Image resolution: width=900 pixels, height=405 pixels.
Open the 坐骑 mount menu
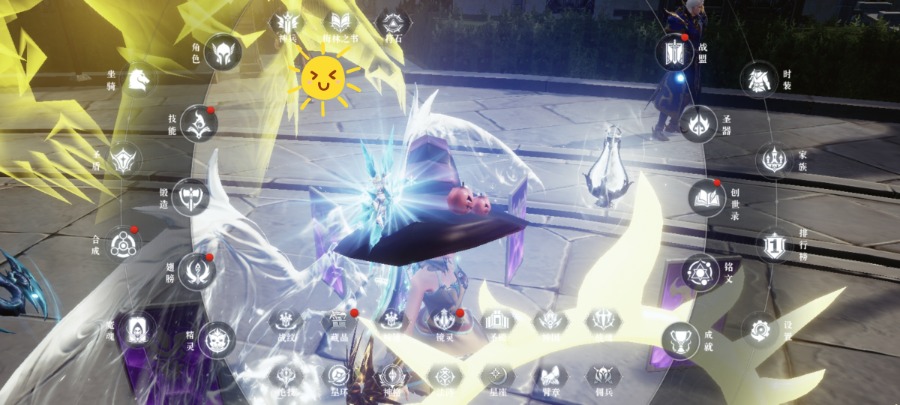[x=139, y=77]
